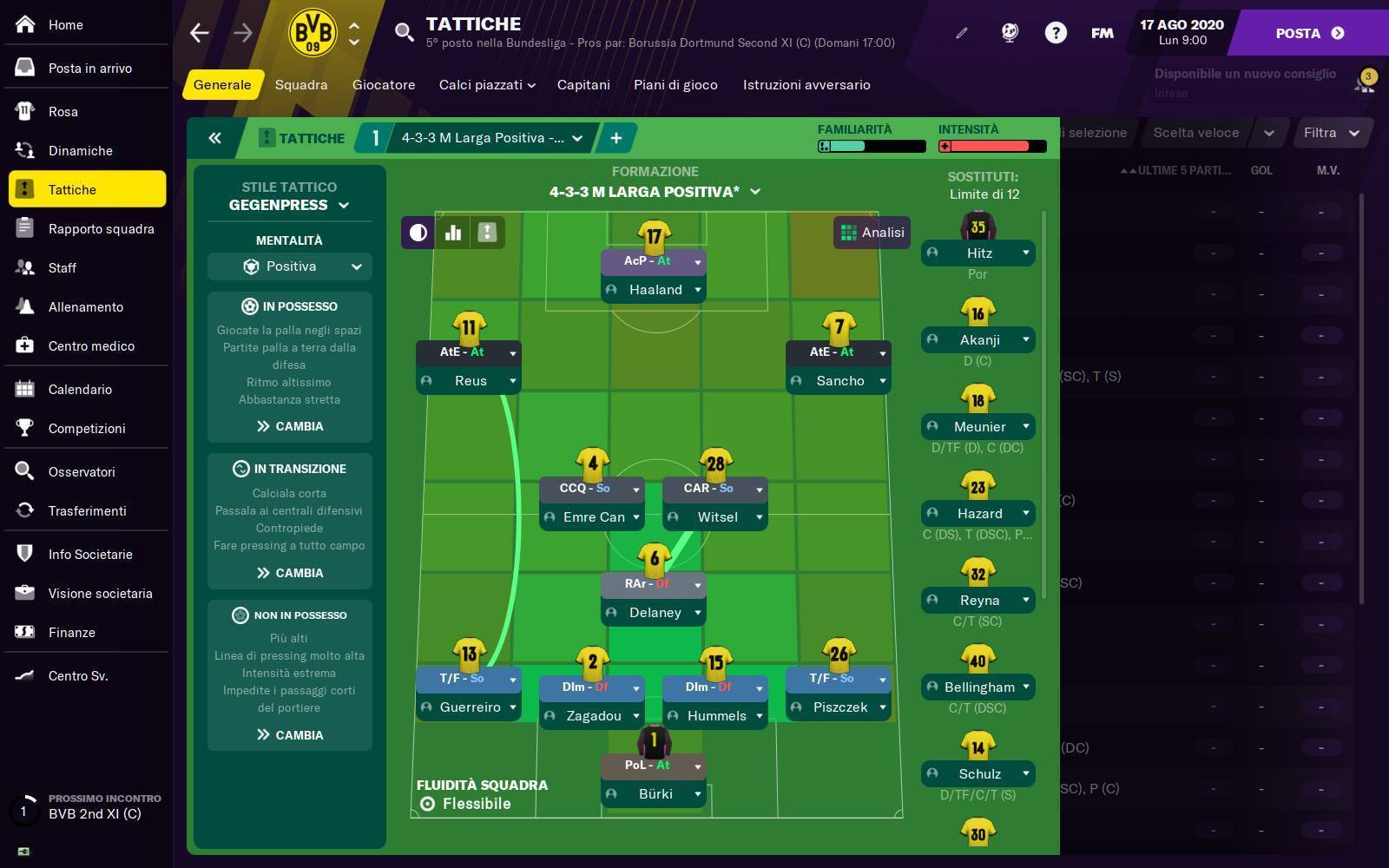Open the Analisi panel on the pitch
Screen dimensions: 1389x868
871,232
